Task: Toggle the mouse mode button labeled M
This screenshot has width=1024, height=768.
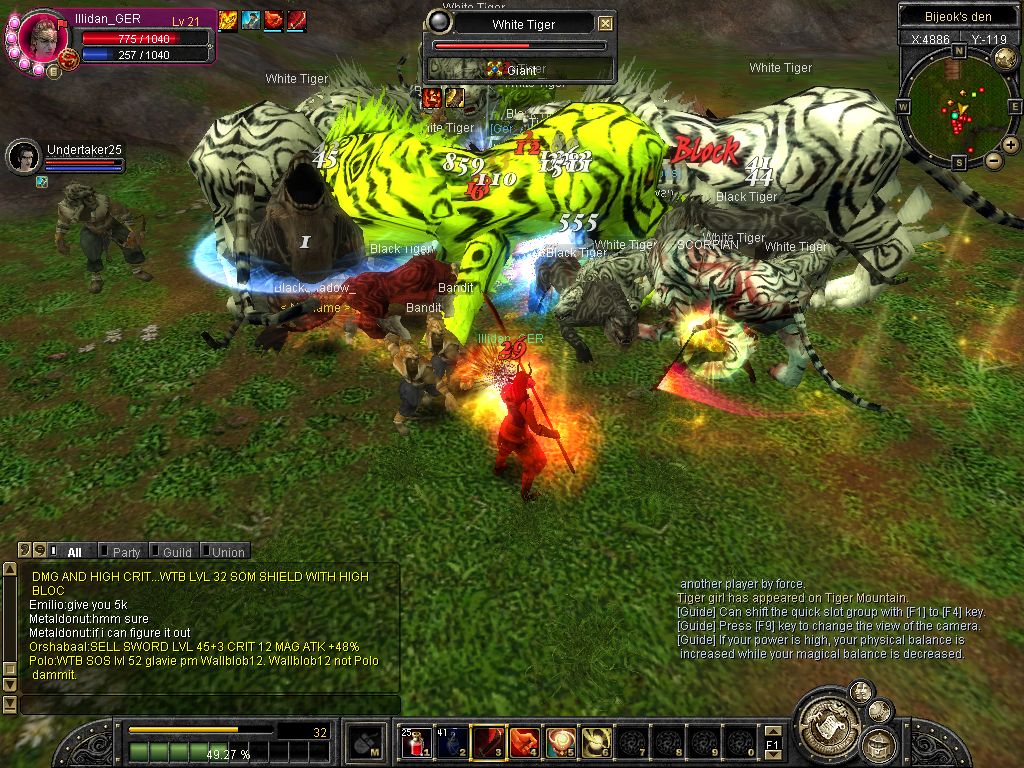Action: (x=365, y=743)
